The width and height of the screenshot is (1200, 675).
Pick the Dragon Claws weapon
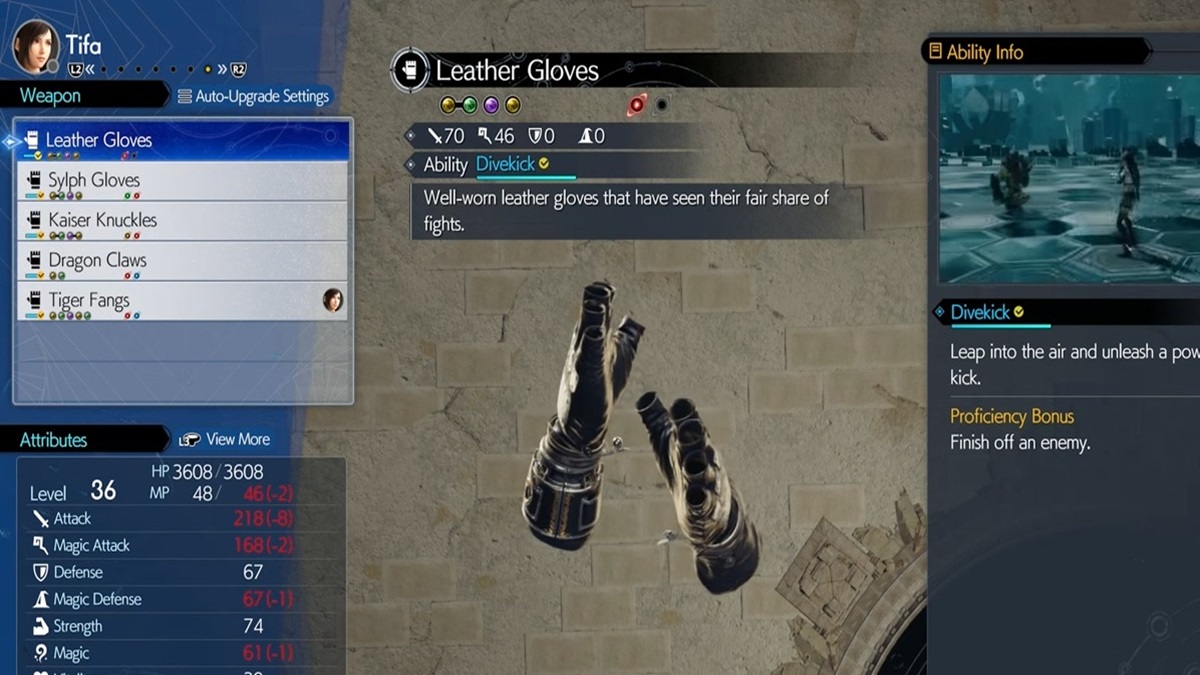[185, 261]
